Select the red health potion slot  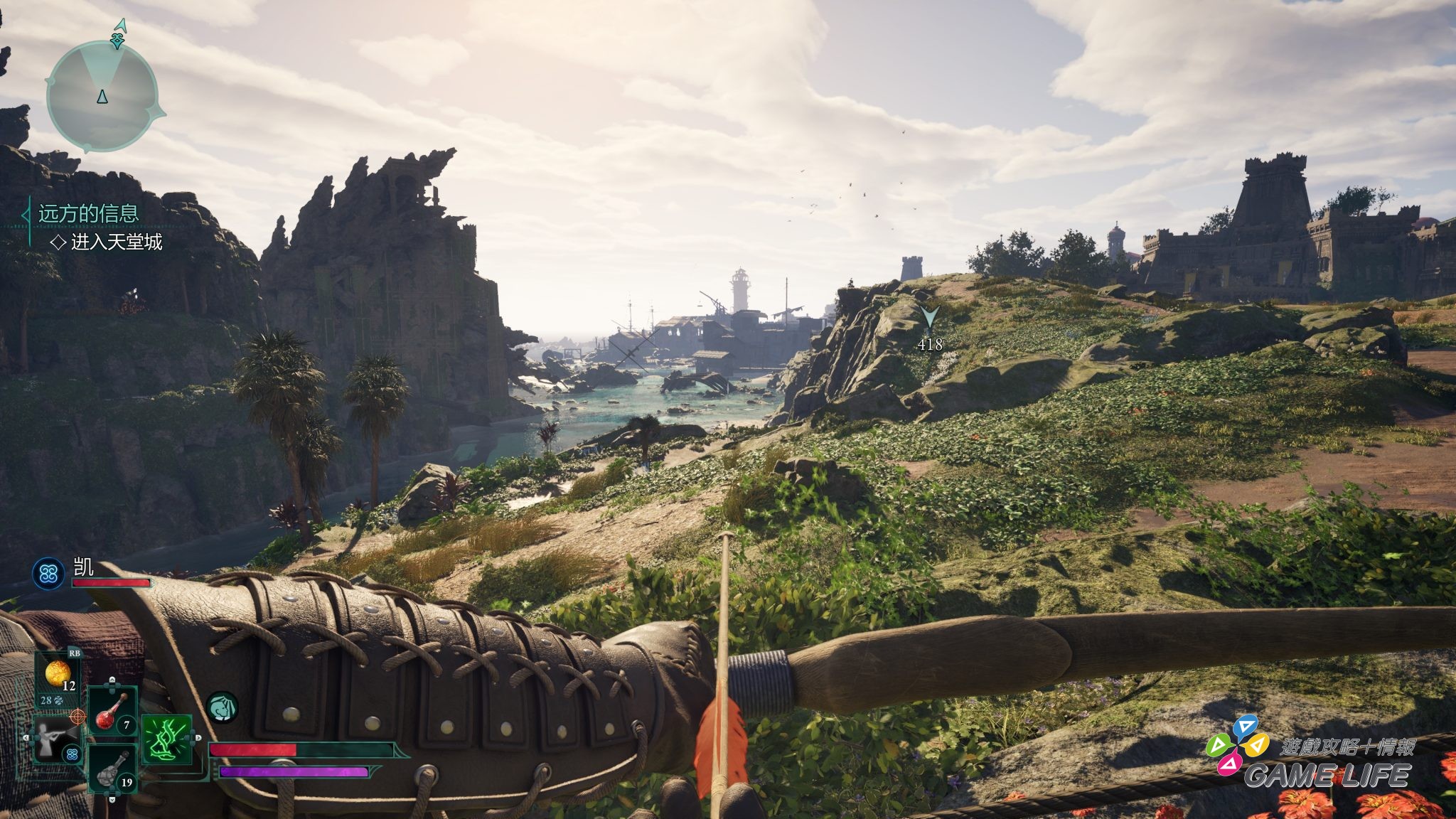[113, 711]
